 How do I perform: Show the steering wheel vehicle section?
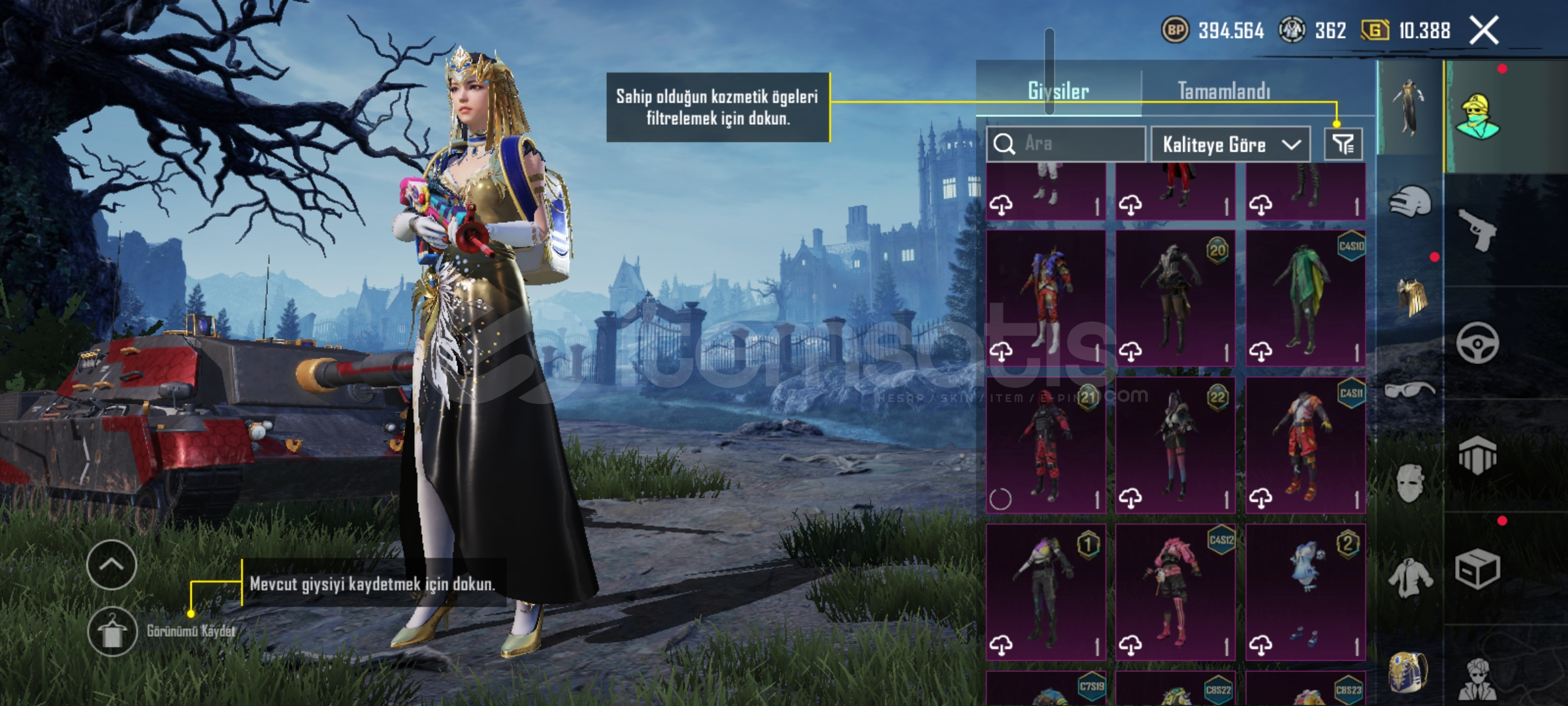[1478, 343]
